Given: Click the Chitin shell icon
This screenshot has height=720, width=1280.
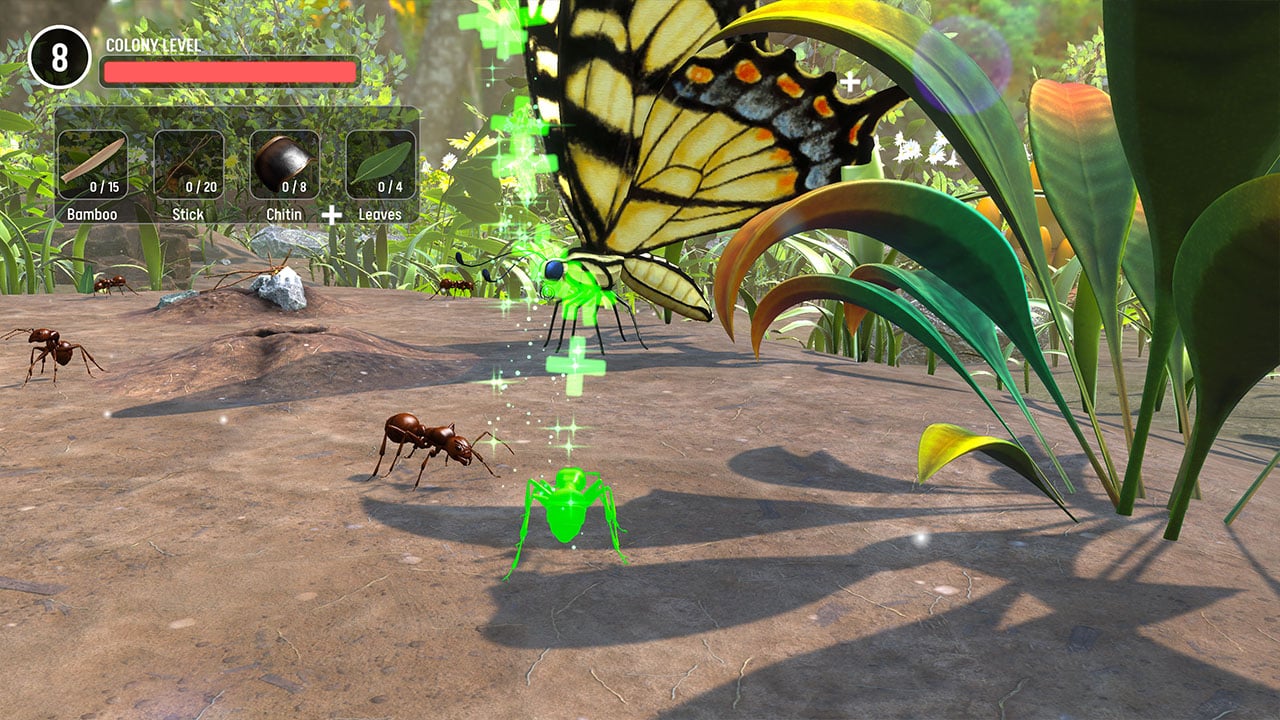Looking at the screenshot, I should tap(283, 161).
